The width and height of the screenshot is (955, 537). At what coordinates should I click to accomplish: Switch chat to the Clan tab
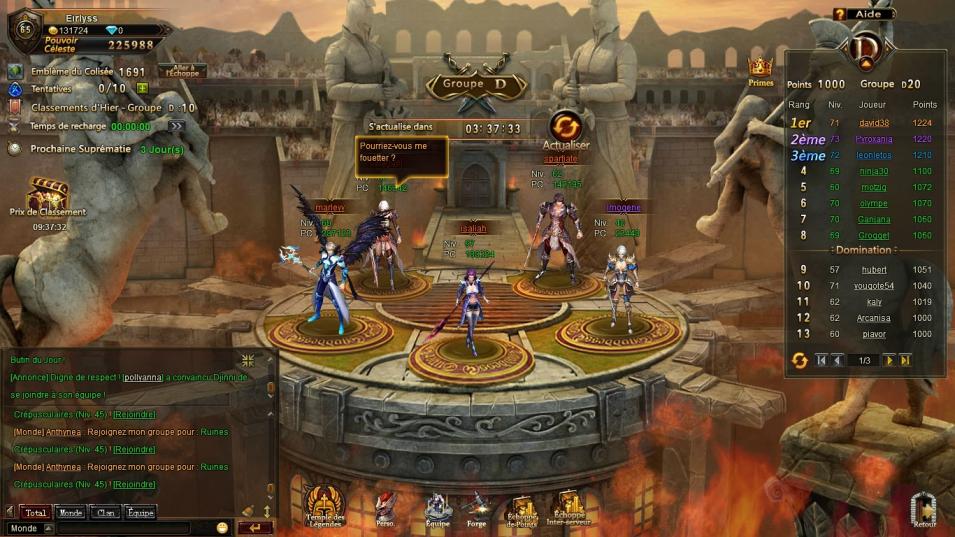tap(104, 513)
